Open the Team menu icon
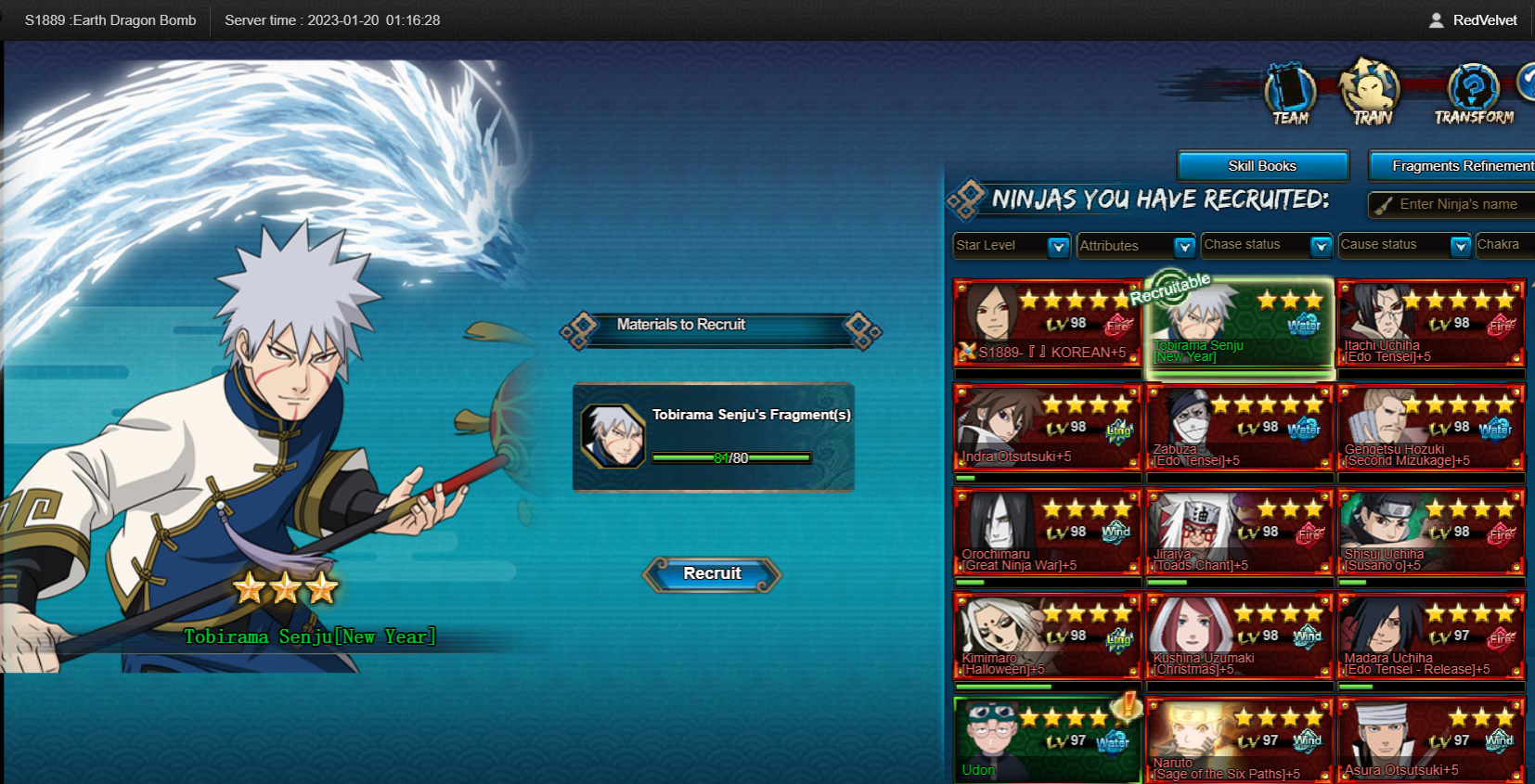The height and width of the screenshot is (784, 1535). pyautogui.click(x=1290, y=94)
